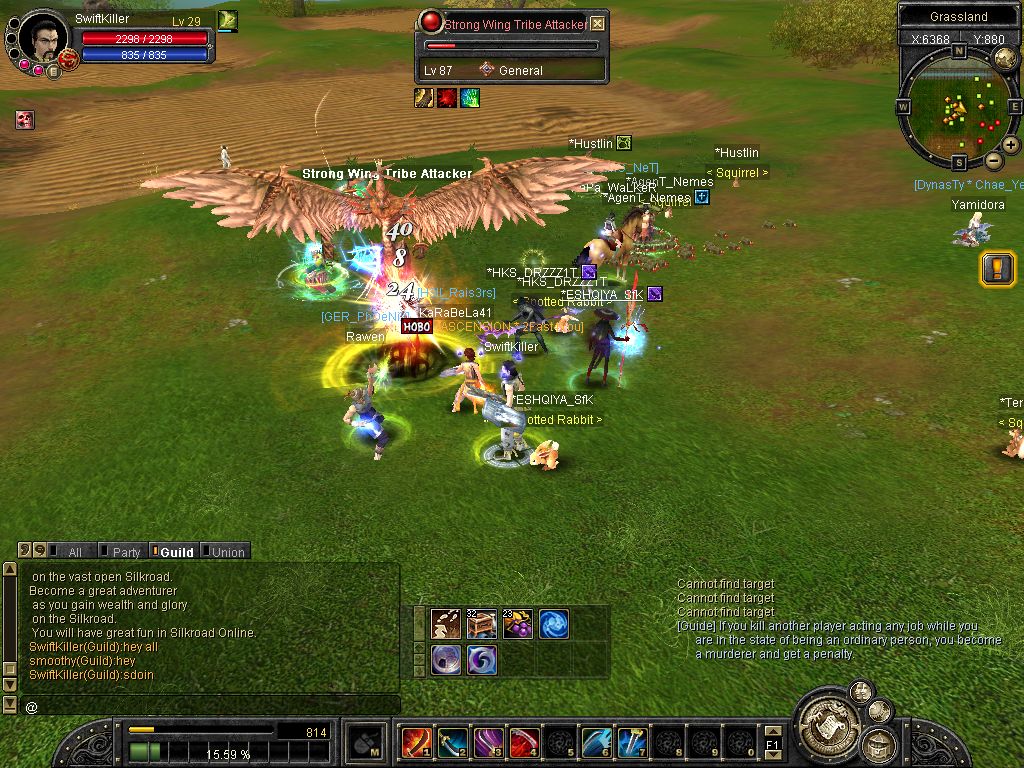The height and width of the screenshot is (768, 1024).
Task: Open the Union chat tab
Action: coord(226,552)
